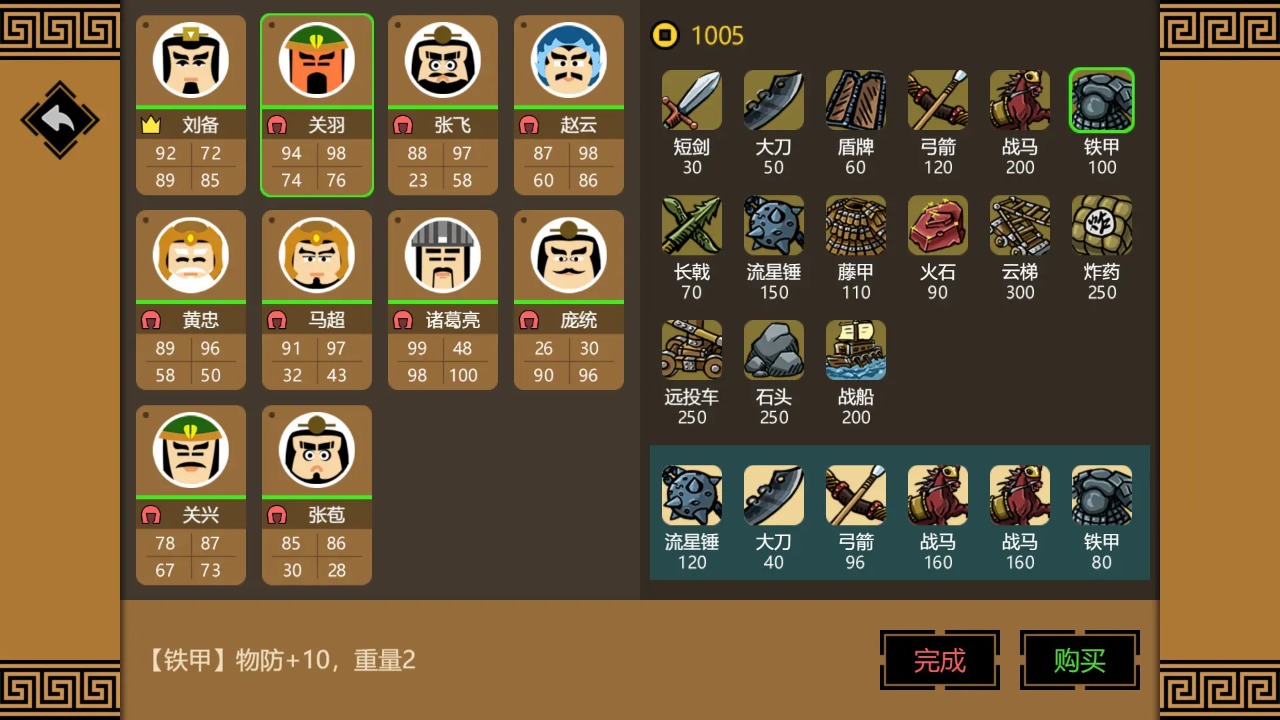Select the 盾牌 shield item

[855, 100]
